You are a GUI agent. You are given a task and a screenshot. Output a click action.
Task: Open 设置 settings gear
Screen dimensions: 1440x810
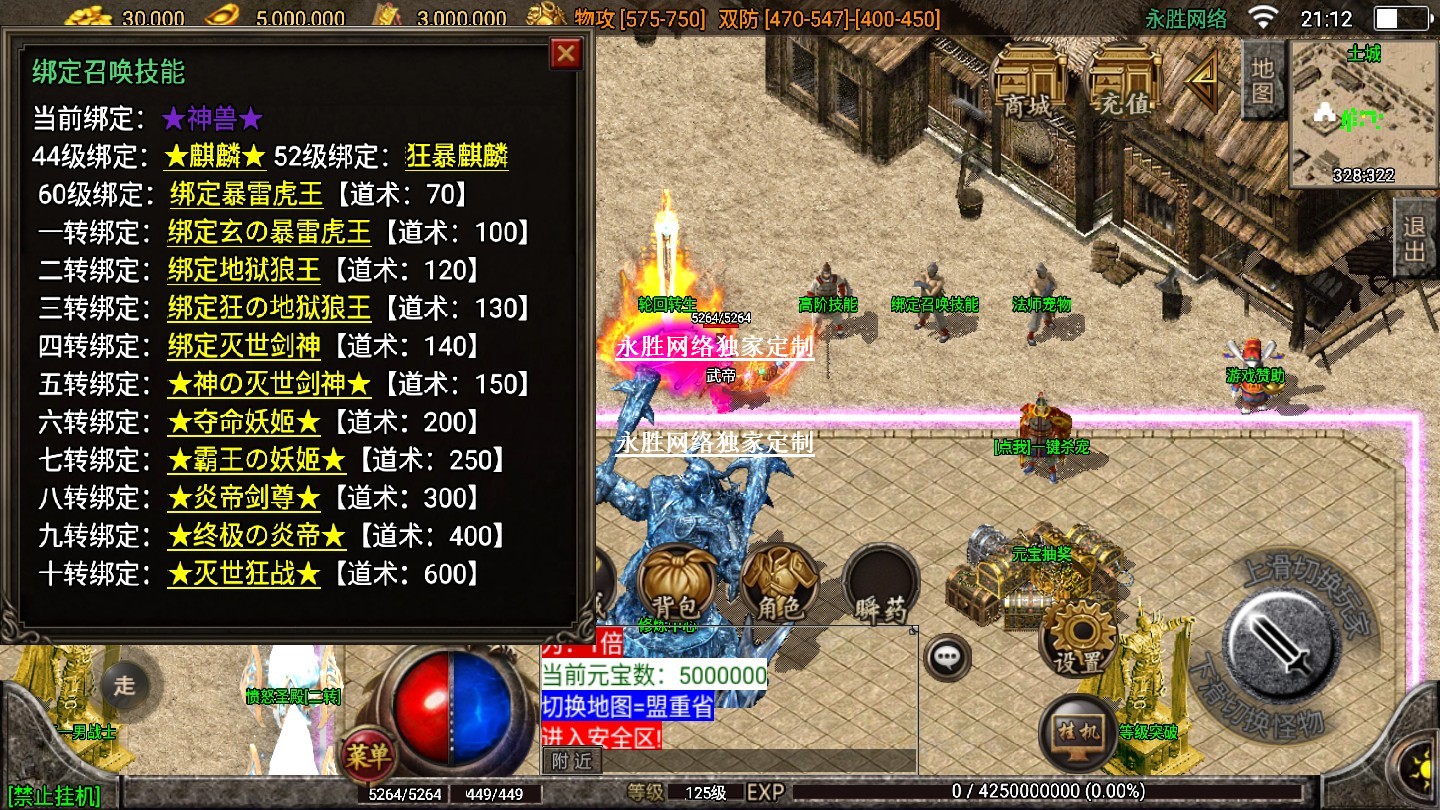pos(1078,637)
